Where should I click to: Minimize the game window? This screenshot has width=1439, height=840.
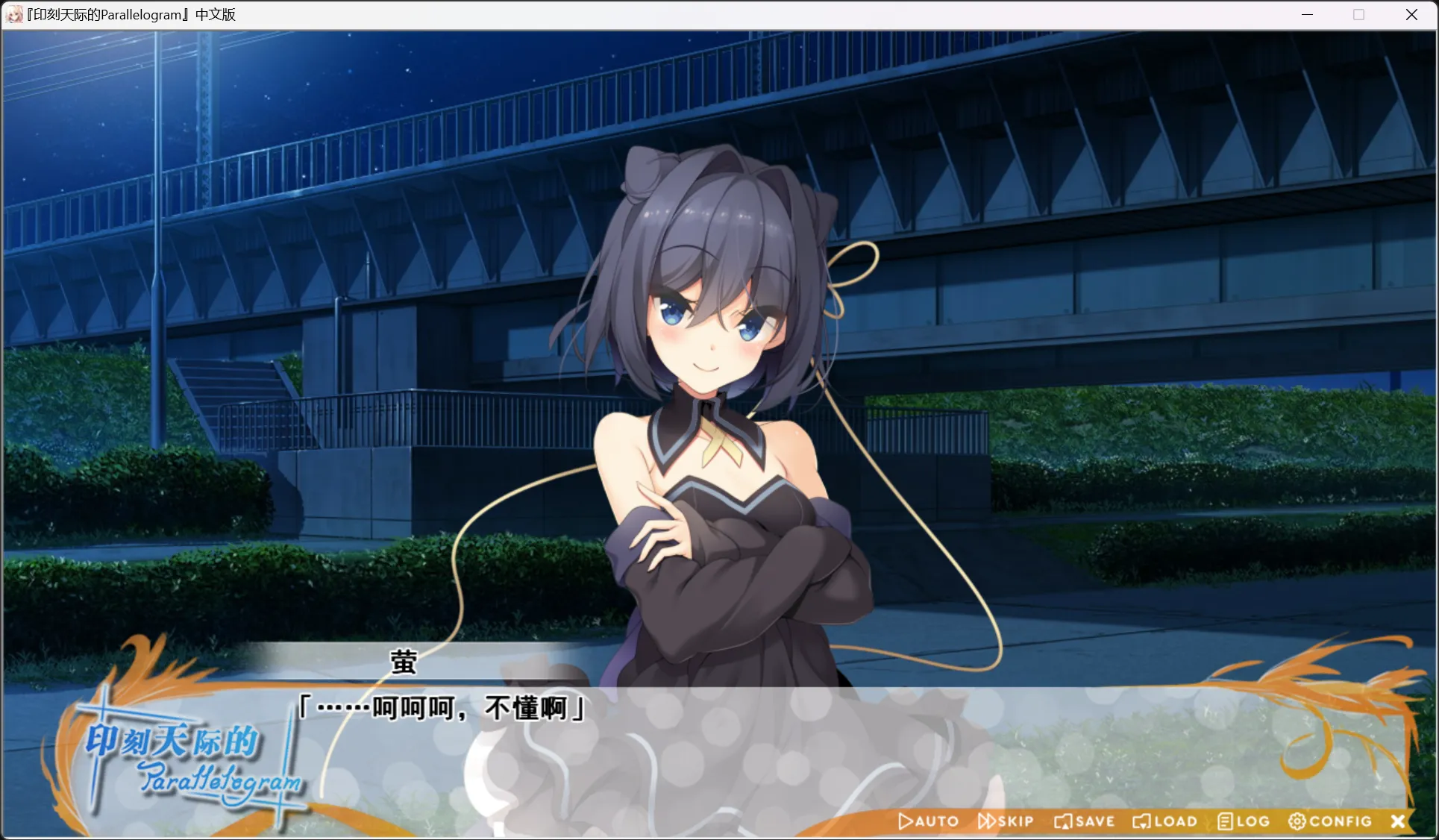coord(1306,14)
